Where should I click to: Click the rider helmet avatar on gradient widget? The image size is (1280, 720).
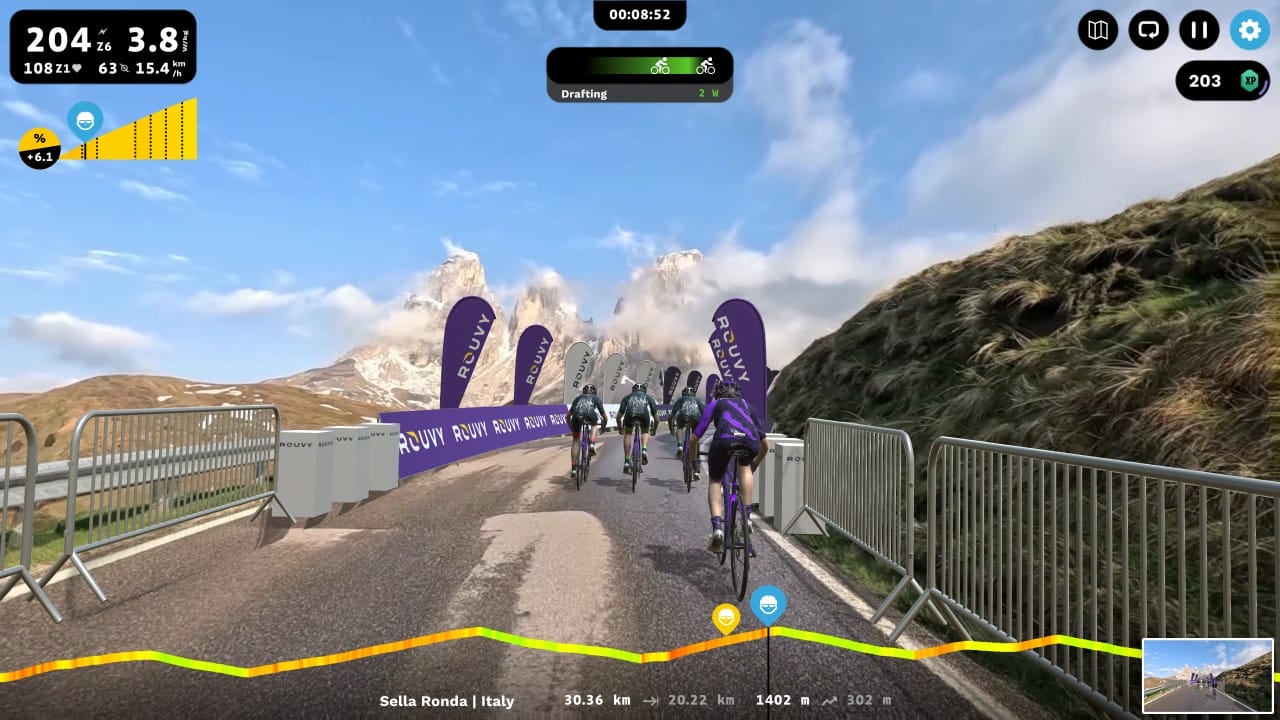coord(85,120)
